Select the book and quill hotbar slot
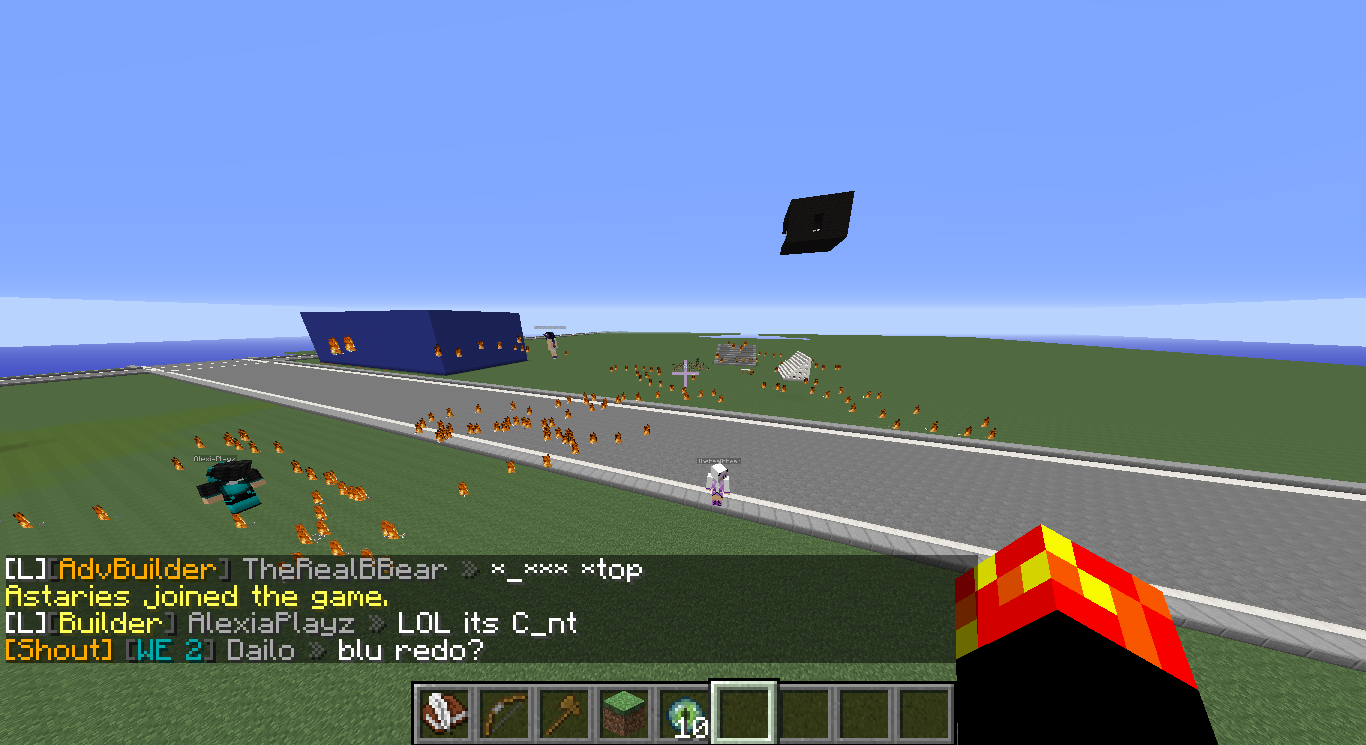 point(442,714)
